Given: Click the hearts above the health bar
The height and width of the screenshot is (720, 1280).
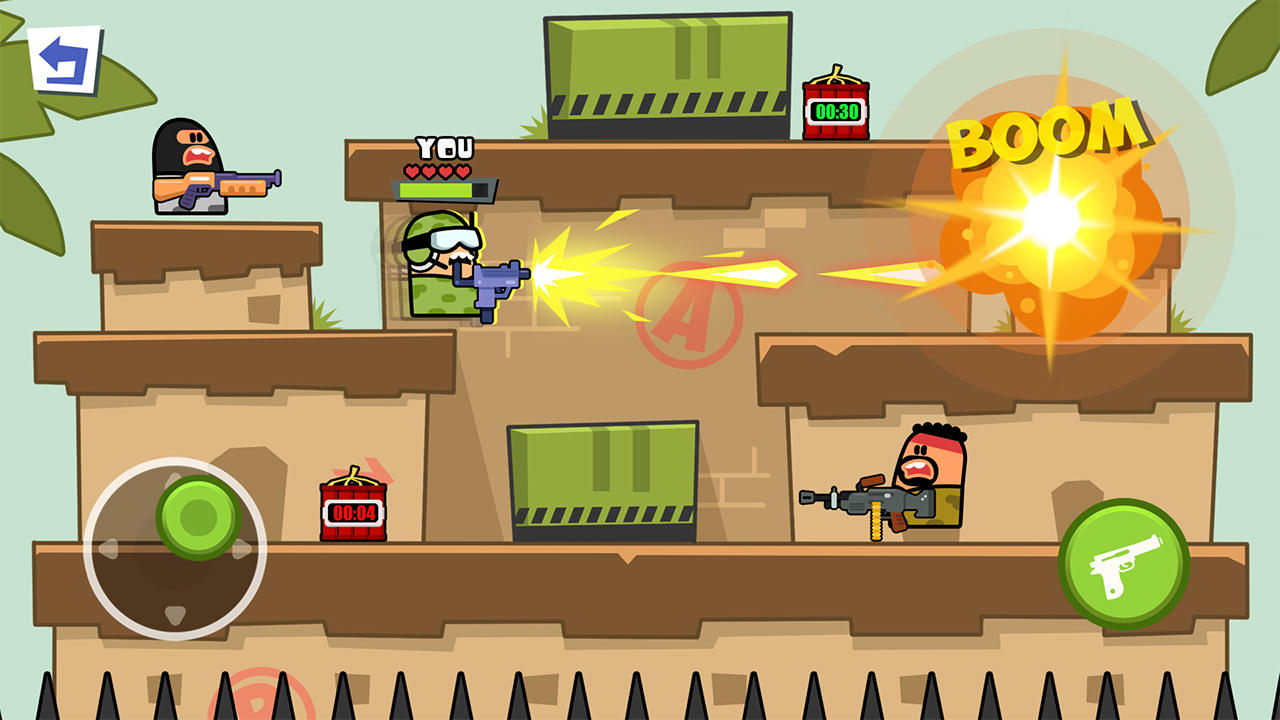Looking at the screenshot, I should tap(438, 170).
